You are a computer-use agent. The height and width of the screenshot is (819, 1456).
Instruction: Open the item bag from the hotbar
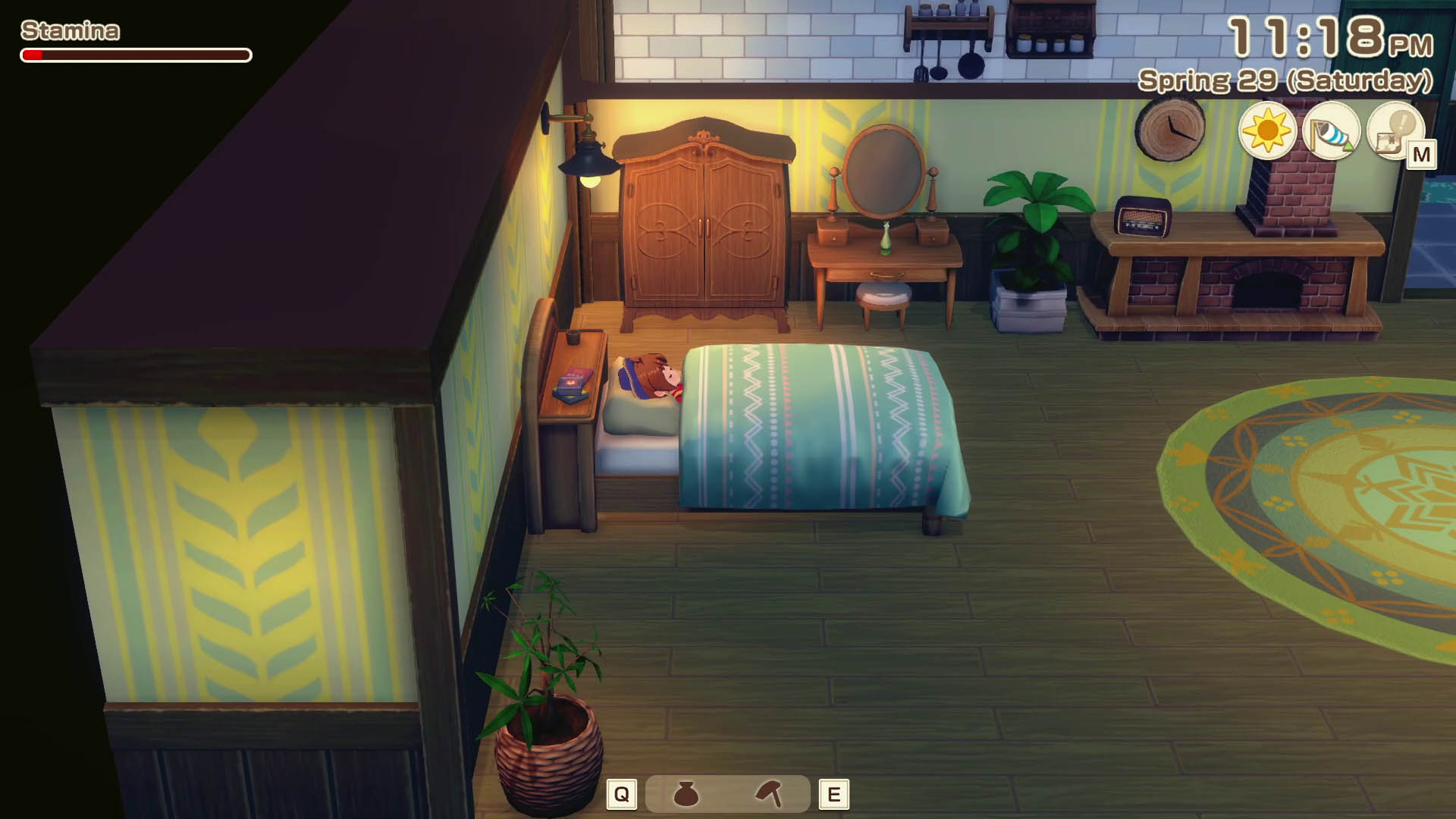coord(686,794)
